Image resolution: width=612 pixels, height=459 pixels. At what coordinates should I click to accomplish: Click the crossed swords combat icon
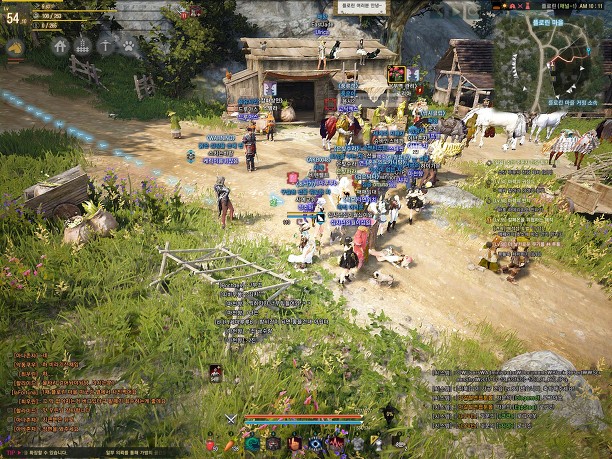[231, 419]
